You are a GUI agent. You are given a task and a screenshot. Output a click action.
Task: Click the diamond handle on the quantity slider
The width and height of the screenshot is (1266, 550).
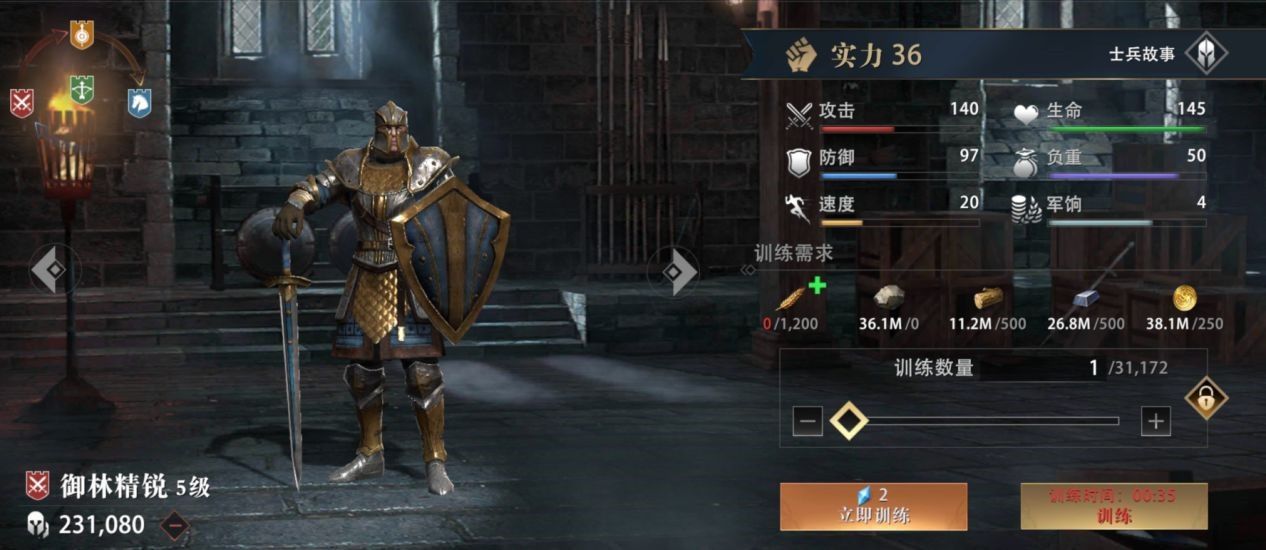coord(849,421)
